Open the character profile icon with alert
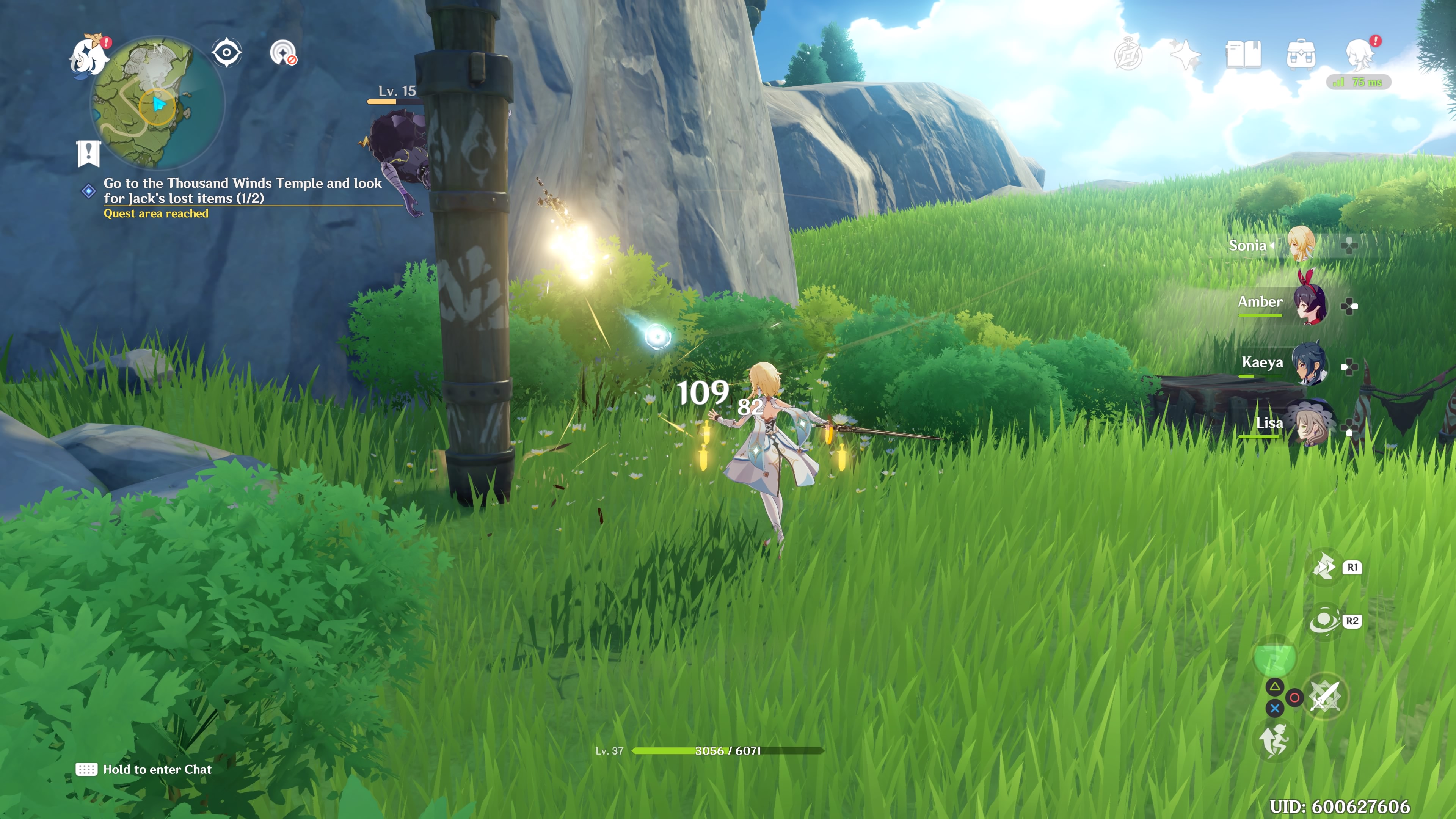 click(x=1360, y=54)
